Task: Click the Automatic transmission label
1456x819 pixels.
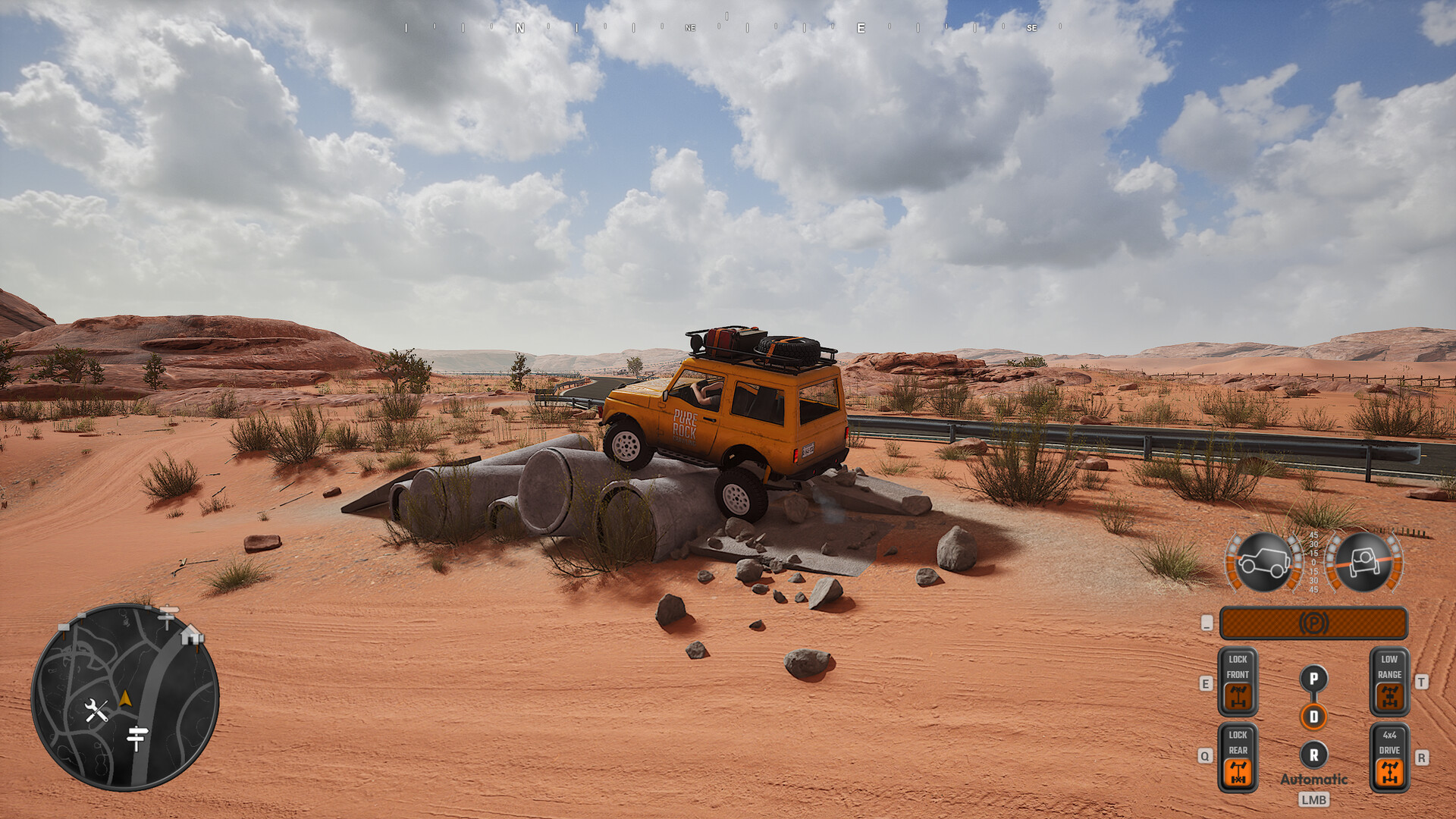Action: 1315,779
